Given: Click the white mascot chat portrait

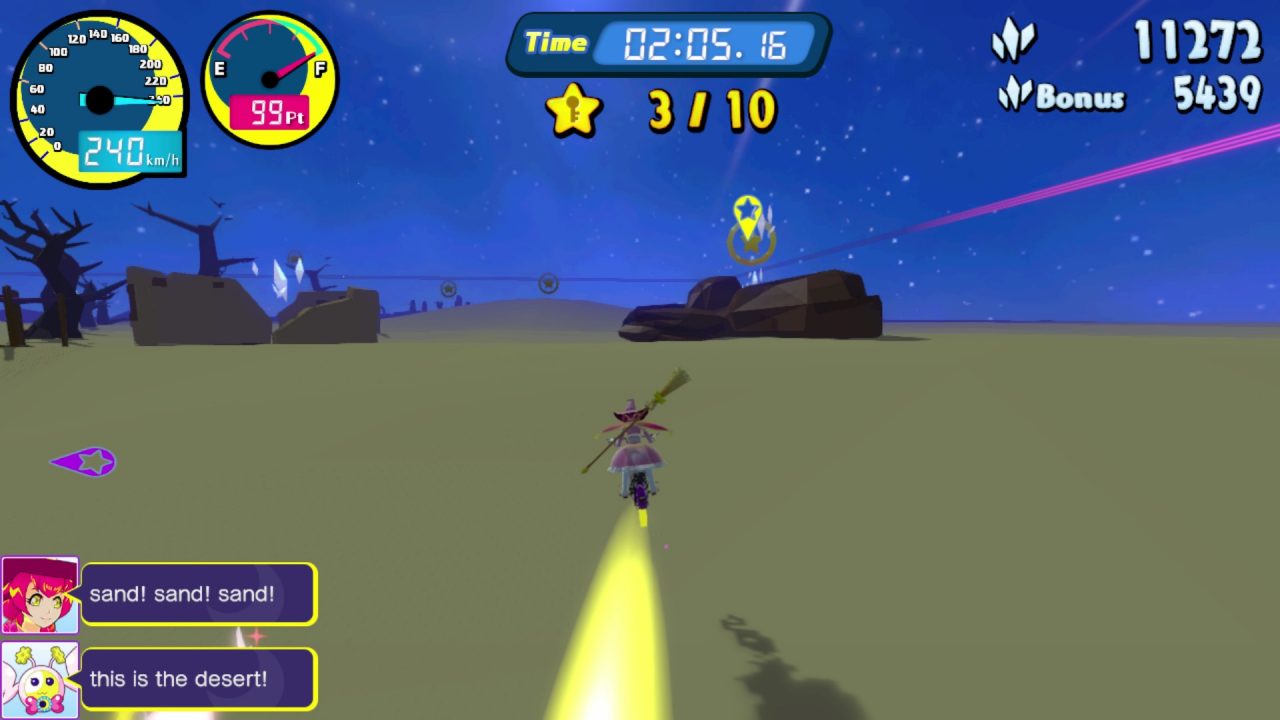Looking at the screenshot, I should tap(40, 680).
